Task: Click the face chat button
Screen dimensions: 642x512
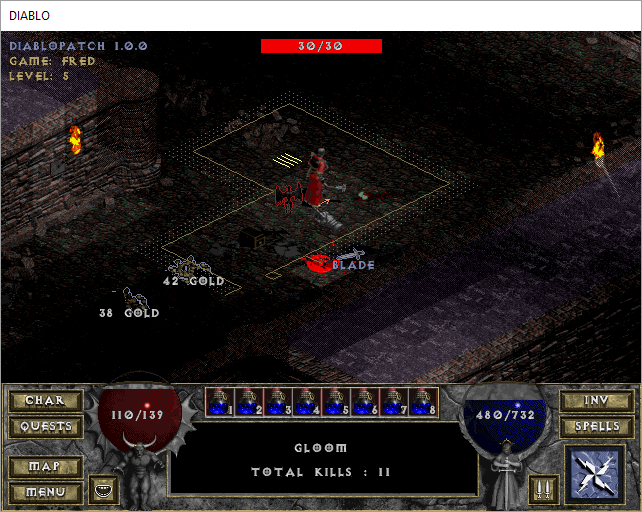Action: (x=104, y=489)
